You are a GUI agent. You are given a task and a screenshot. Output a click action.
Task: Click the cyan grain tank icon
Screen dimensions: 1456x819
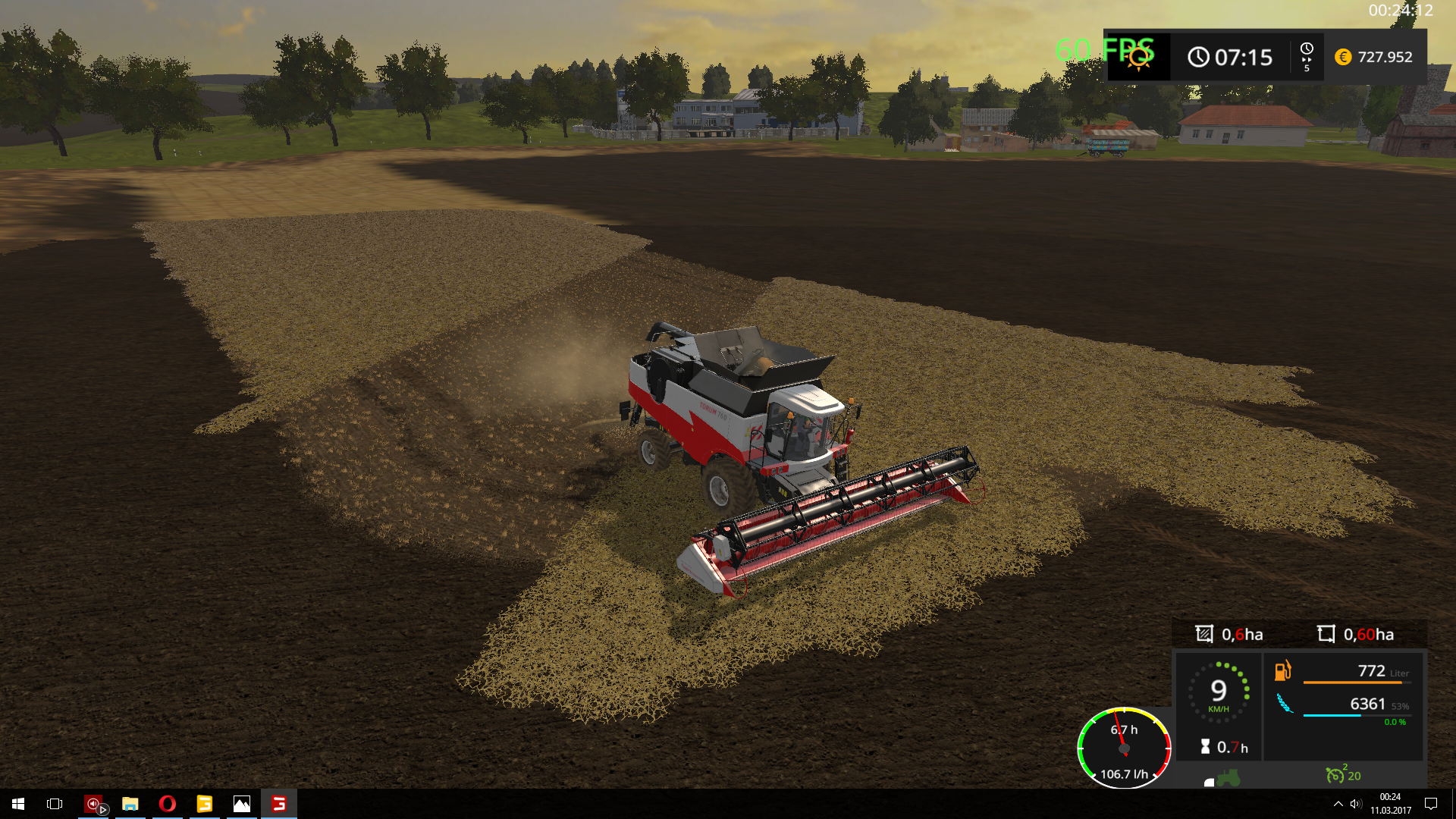coord(1285,704)
